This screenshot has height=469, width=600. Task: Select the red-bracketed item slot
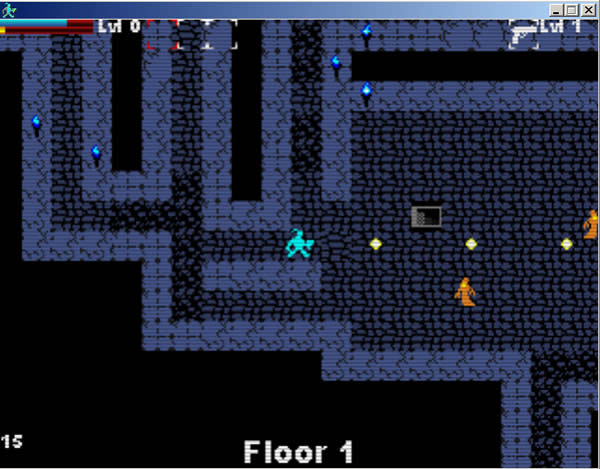pyautogui.click(x=162, y=34)
